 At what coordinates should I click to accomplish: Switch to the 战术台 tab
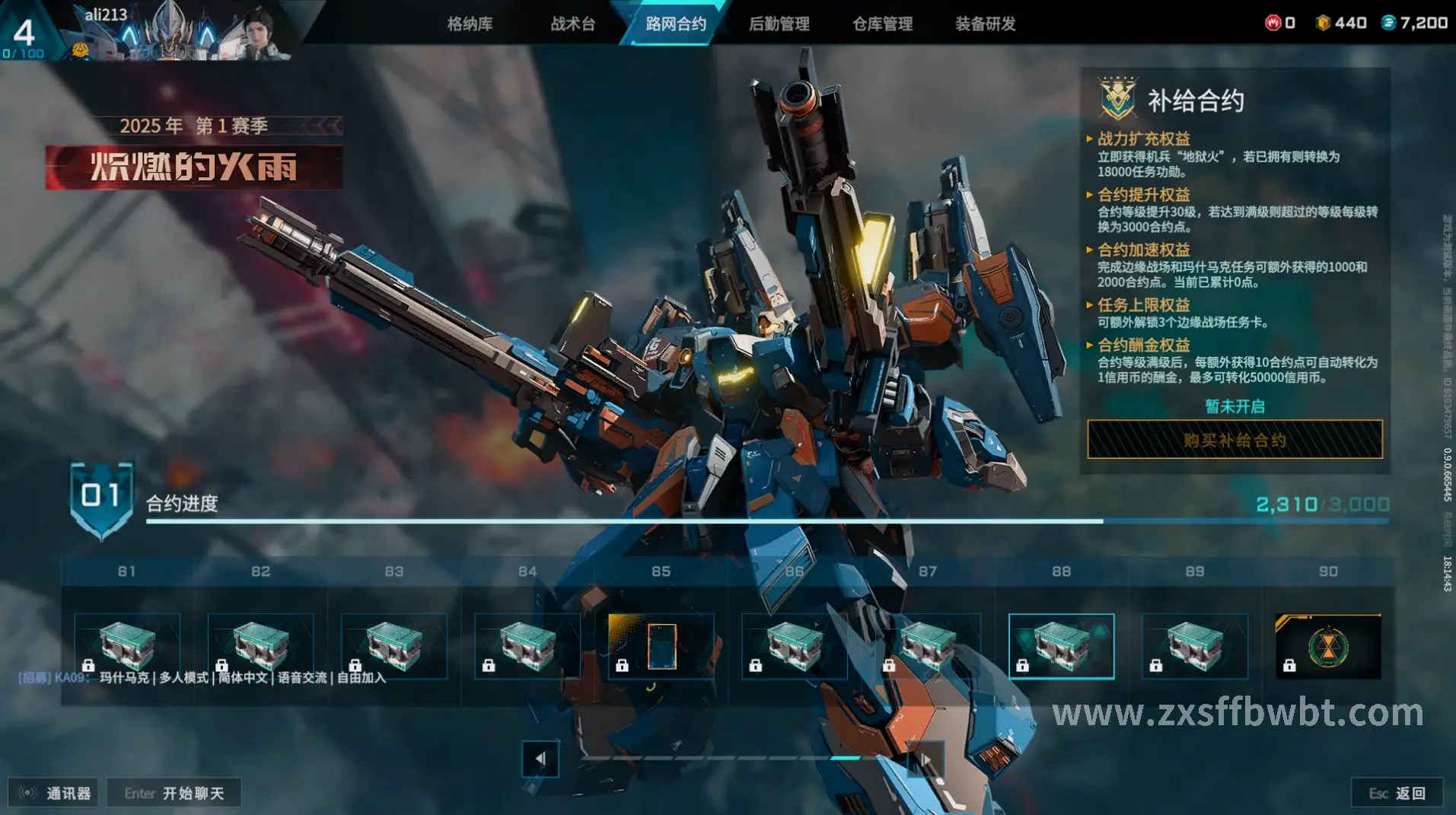(x=572, y=24)
